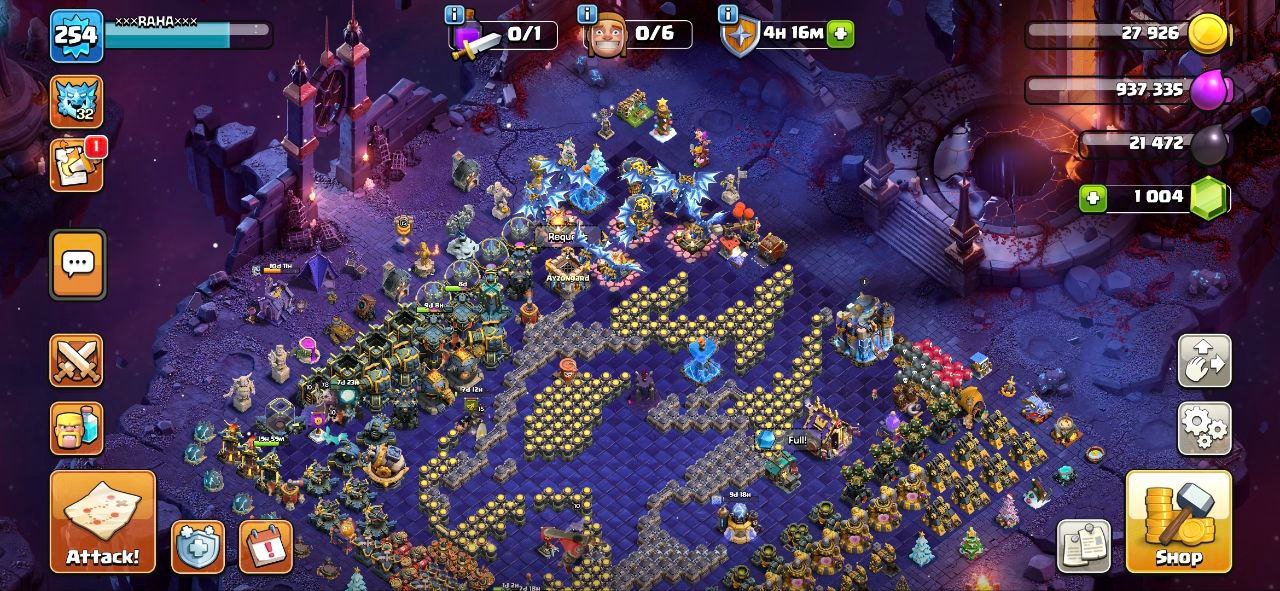Open the notes clipboard button

(1084, 547)
